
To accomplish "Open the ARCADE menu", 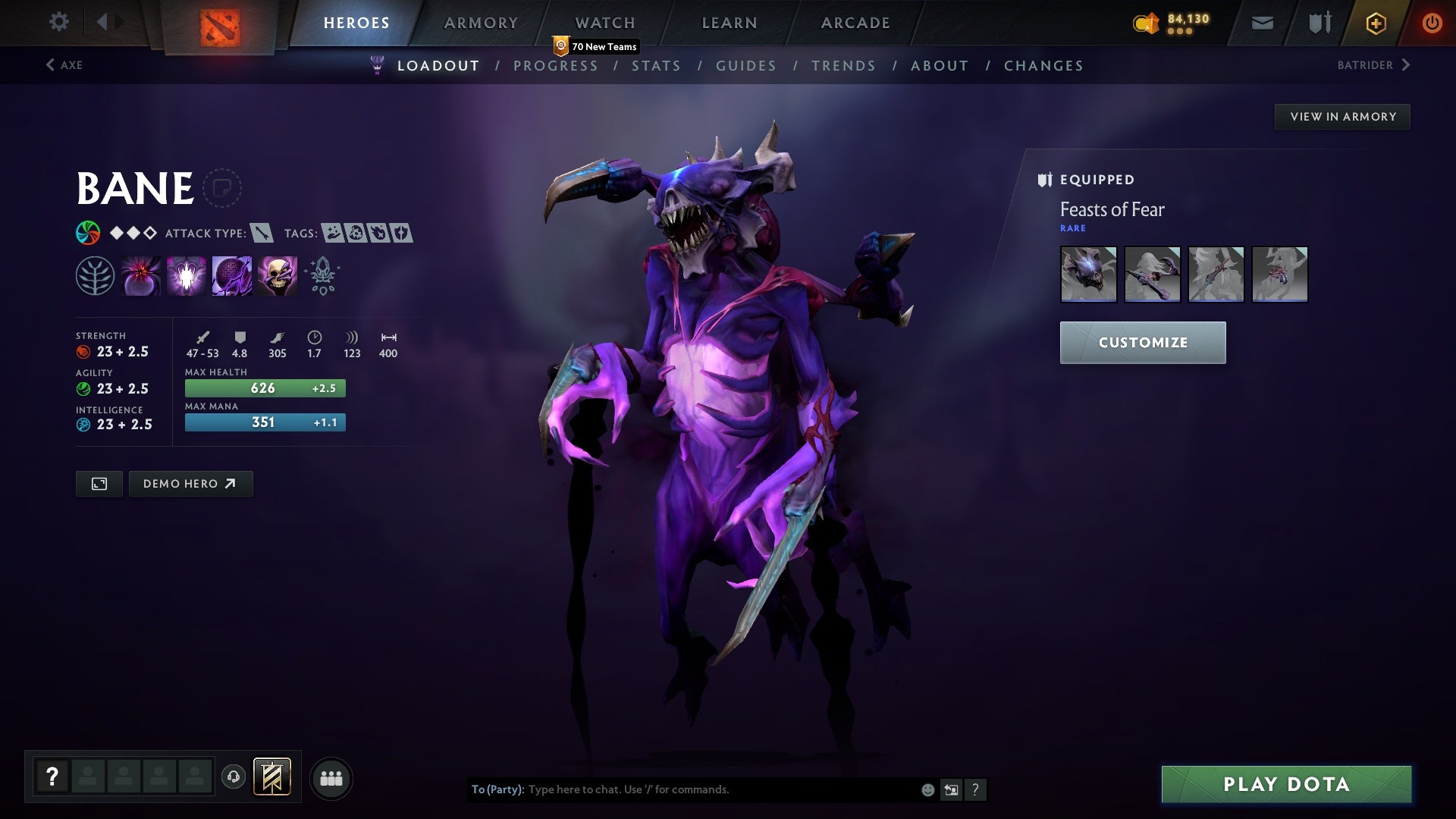I will pos(855,23).
